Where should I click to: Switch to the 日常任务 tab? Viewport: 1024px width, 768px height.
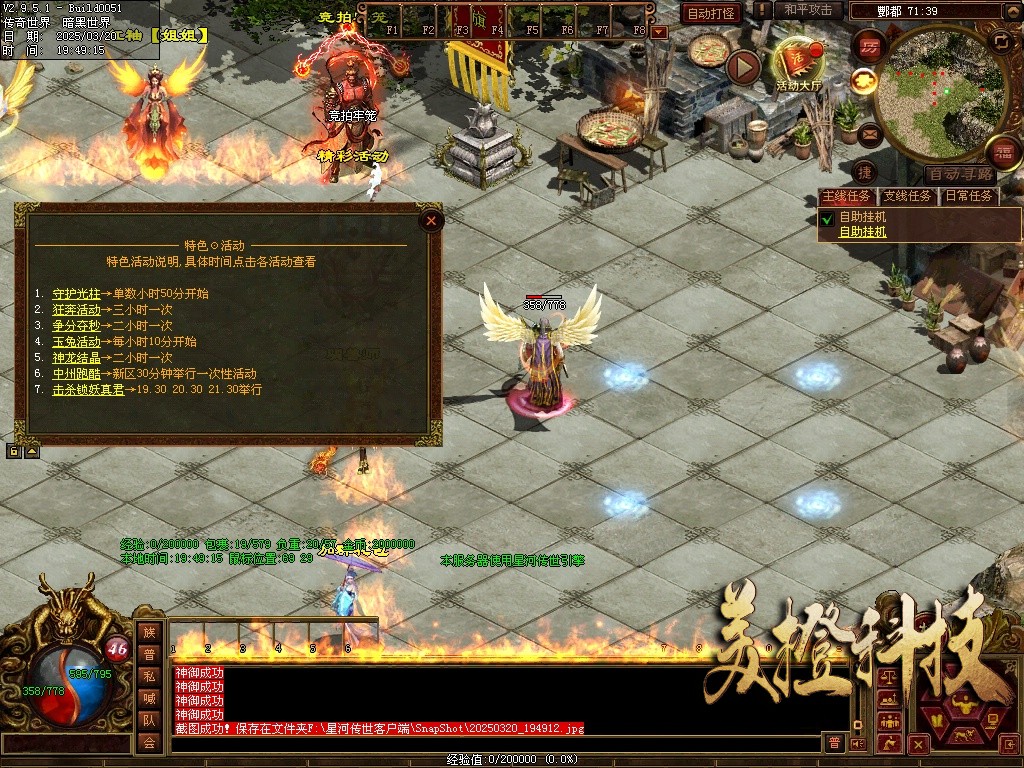[x=969, y=196]
